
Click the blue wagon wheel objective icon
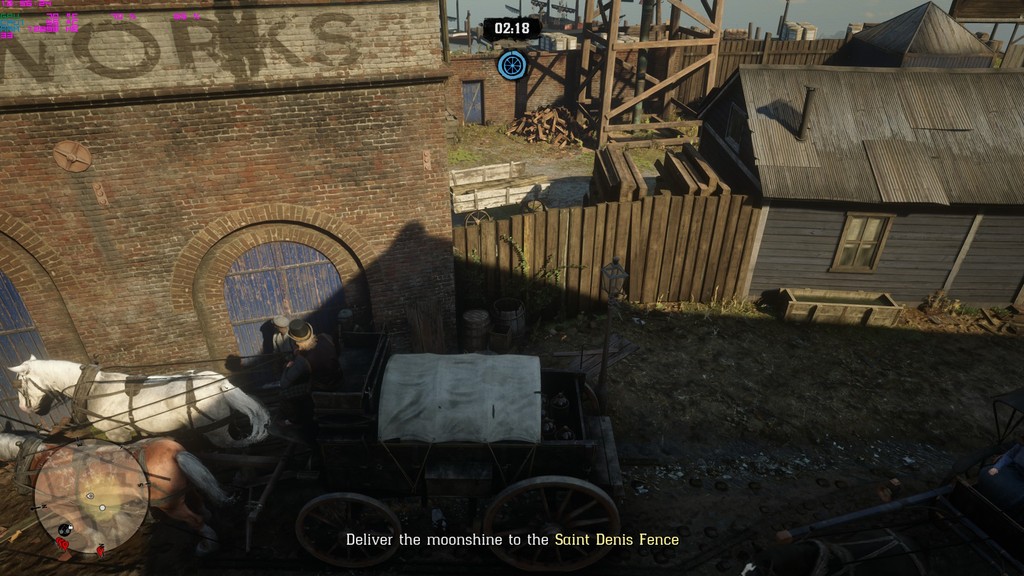tap(512, 65)
